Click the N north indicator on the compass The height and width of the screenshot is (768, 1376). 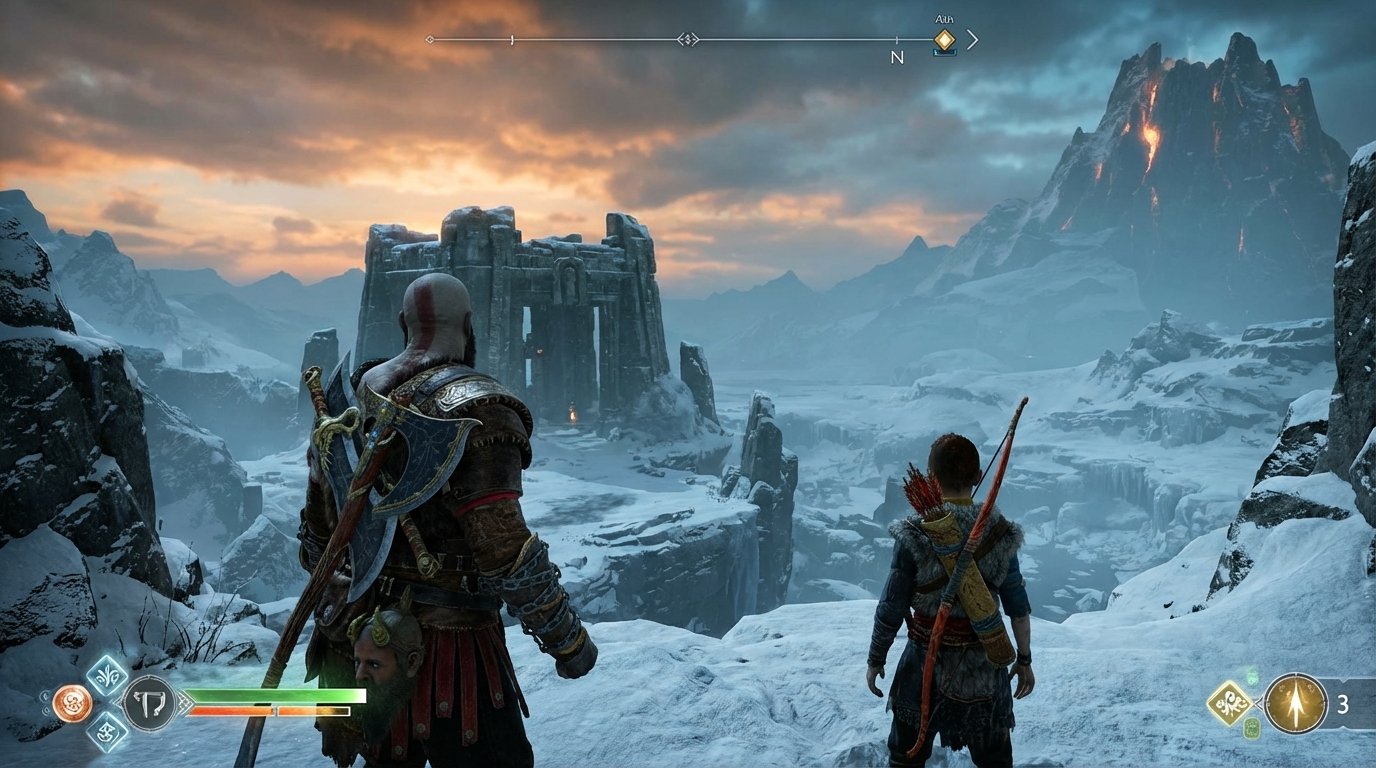coord(898,55)
